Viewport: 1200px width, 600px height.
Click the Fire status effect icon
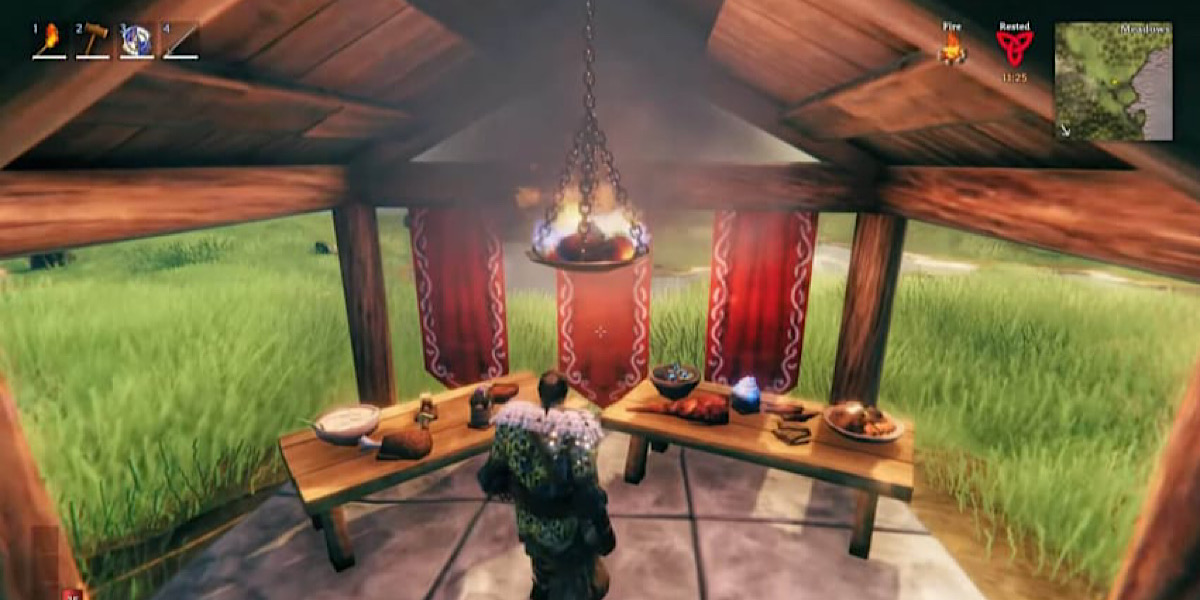point(952,48)
